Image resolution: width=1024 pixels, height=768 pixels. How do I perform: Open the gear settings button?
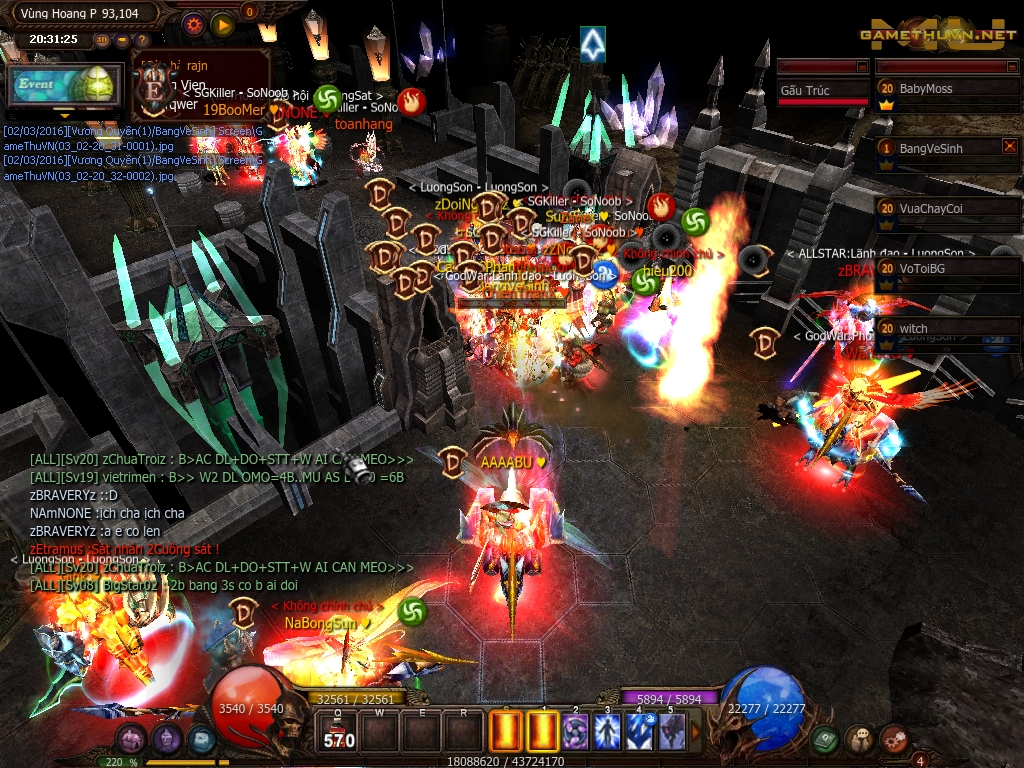point(194,25)
